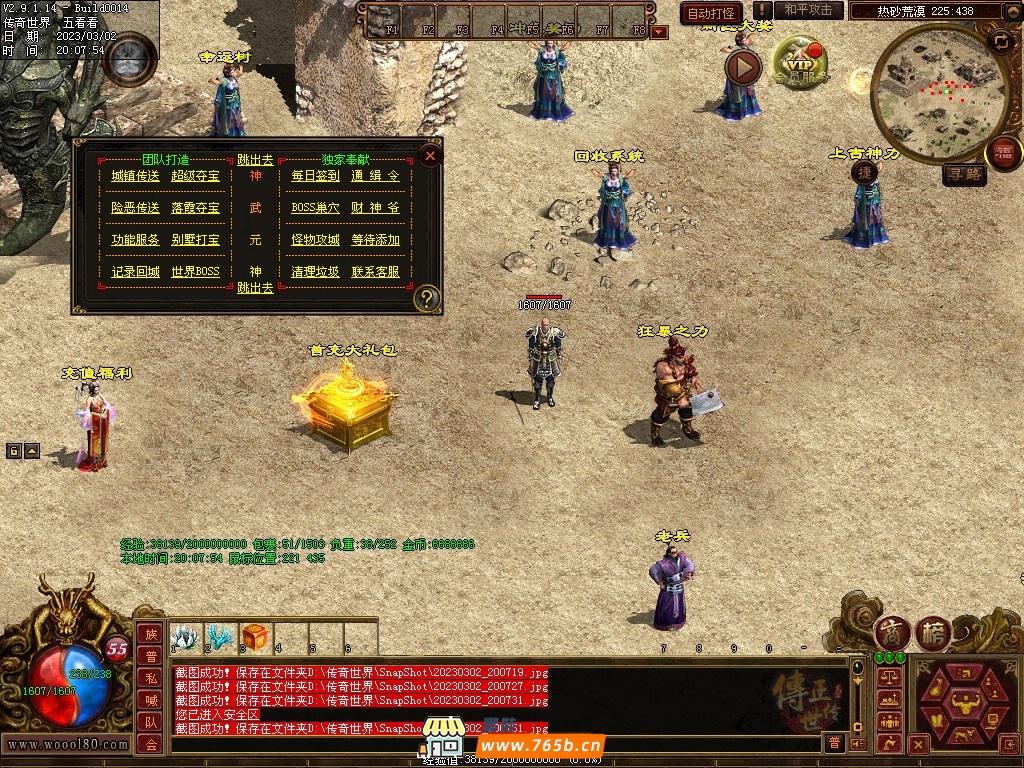Open the 商 shop button
This screenshot has width=1024, height=768.
pos(891,633)
